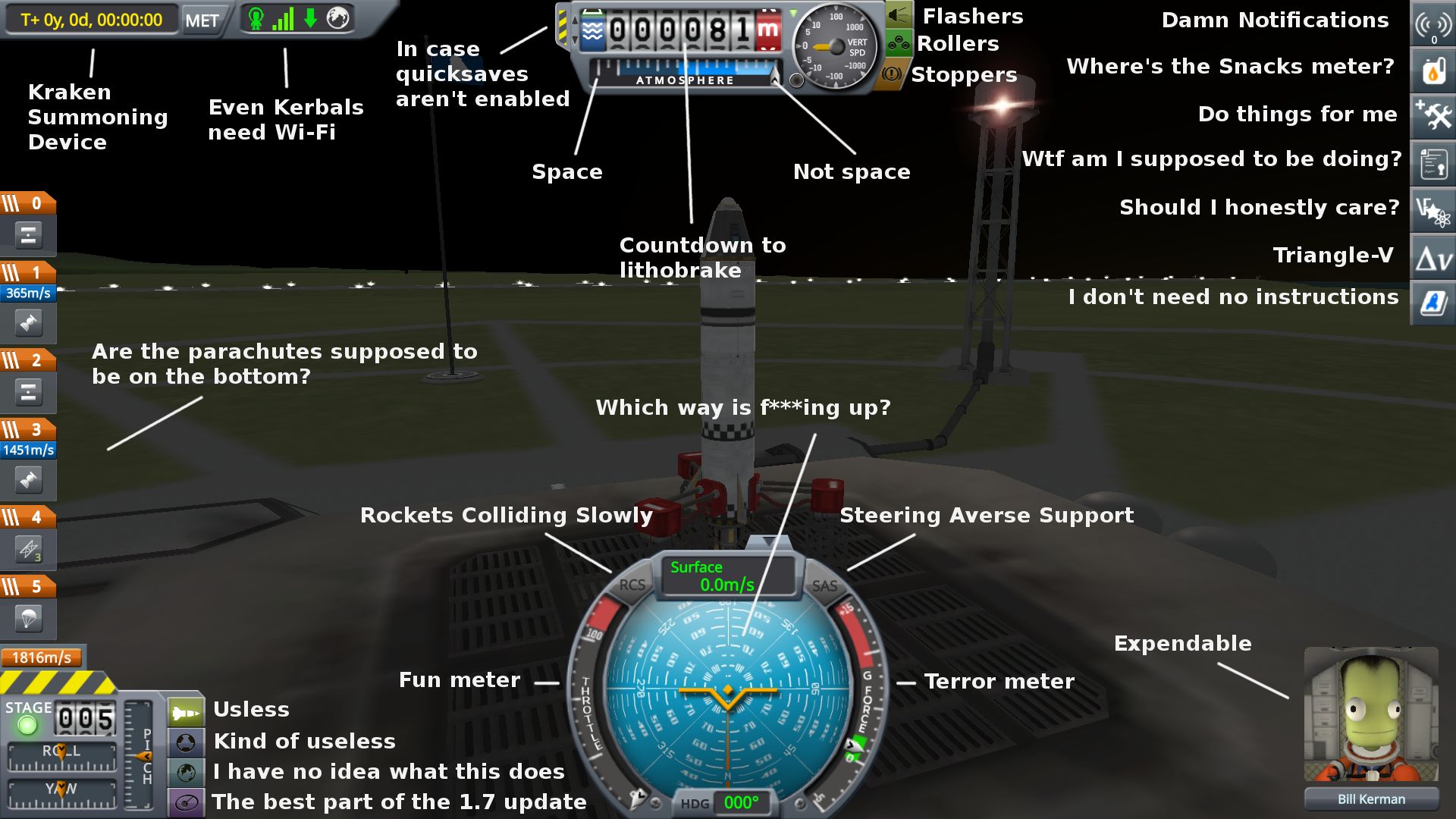The image size is (1456, 819).
Task: Select the funds and science summary icon
Action: point(1432,209)
